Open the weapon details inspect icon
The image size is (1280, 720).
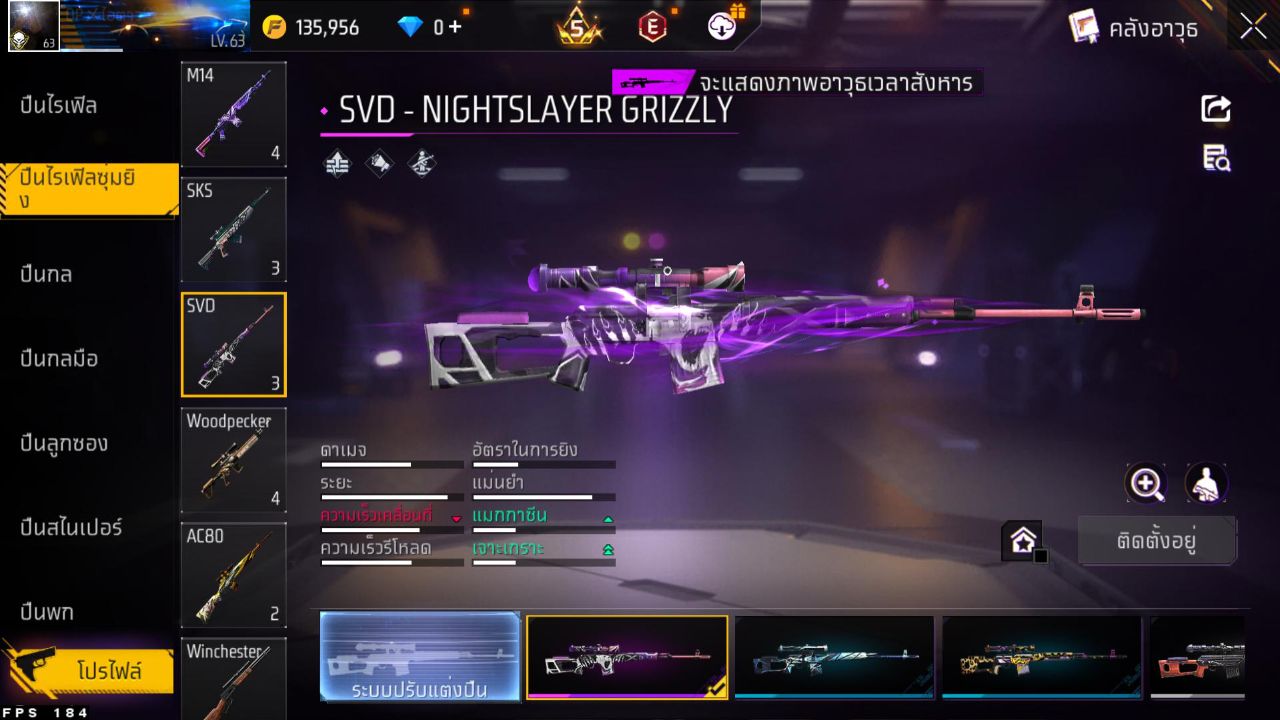tap(1215, 158)
